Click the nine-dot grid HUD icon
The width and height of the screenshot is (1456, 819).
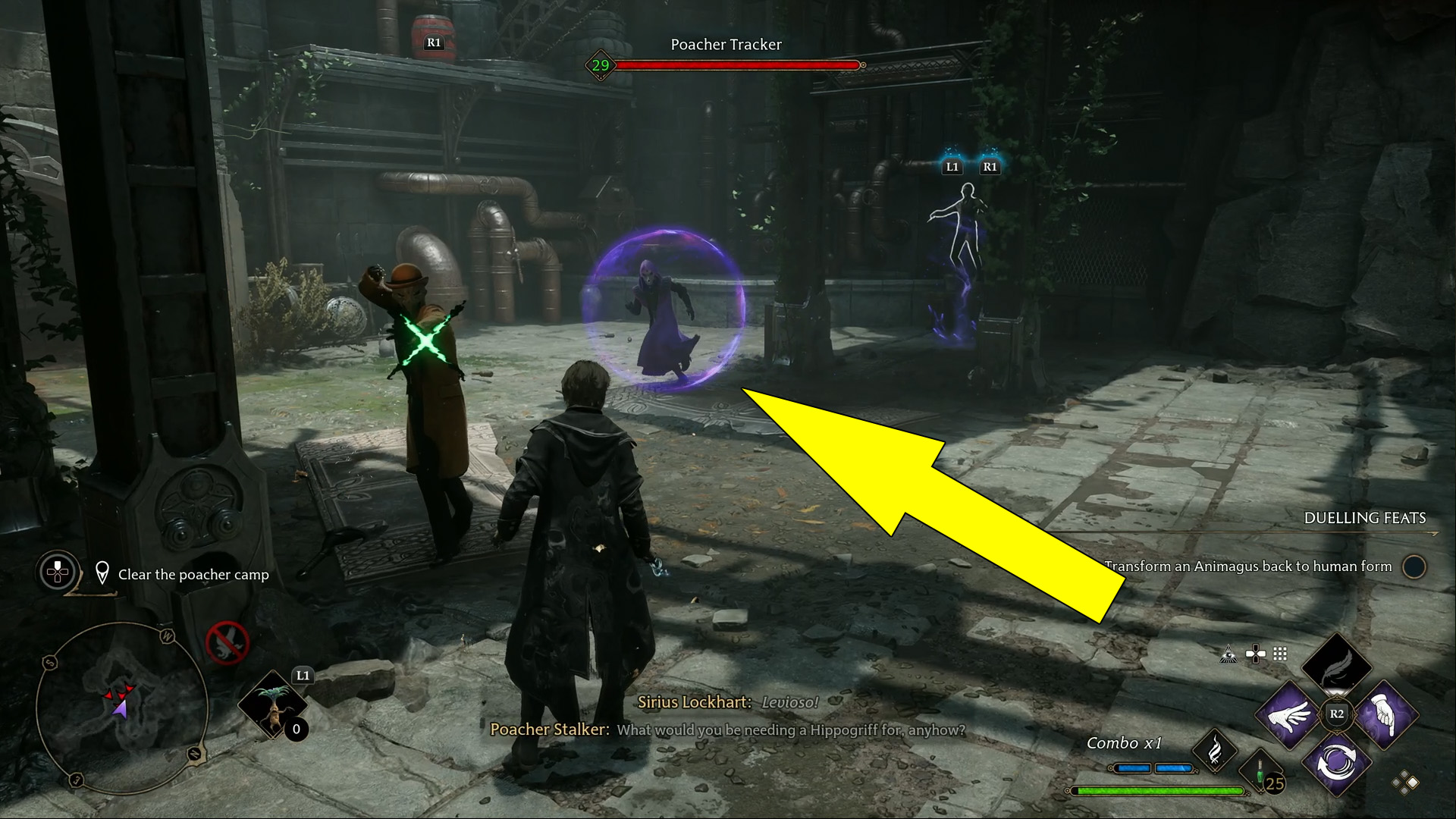pyautogui.click(x=1280, y=654)
